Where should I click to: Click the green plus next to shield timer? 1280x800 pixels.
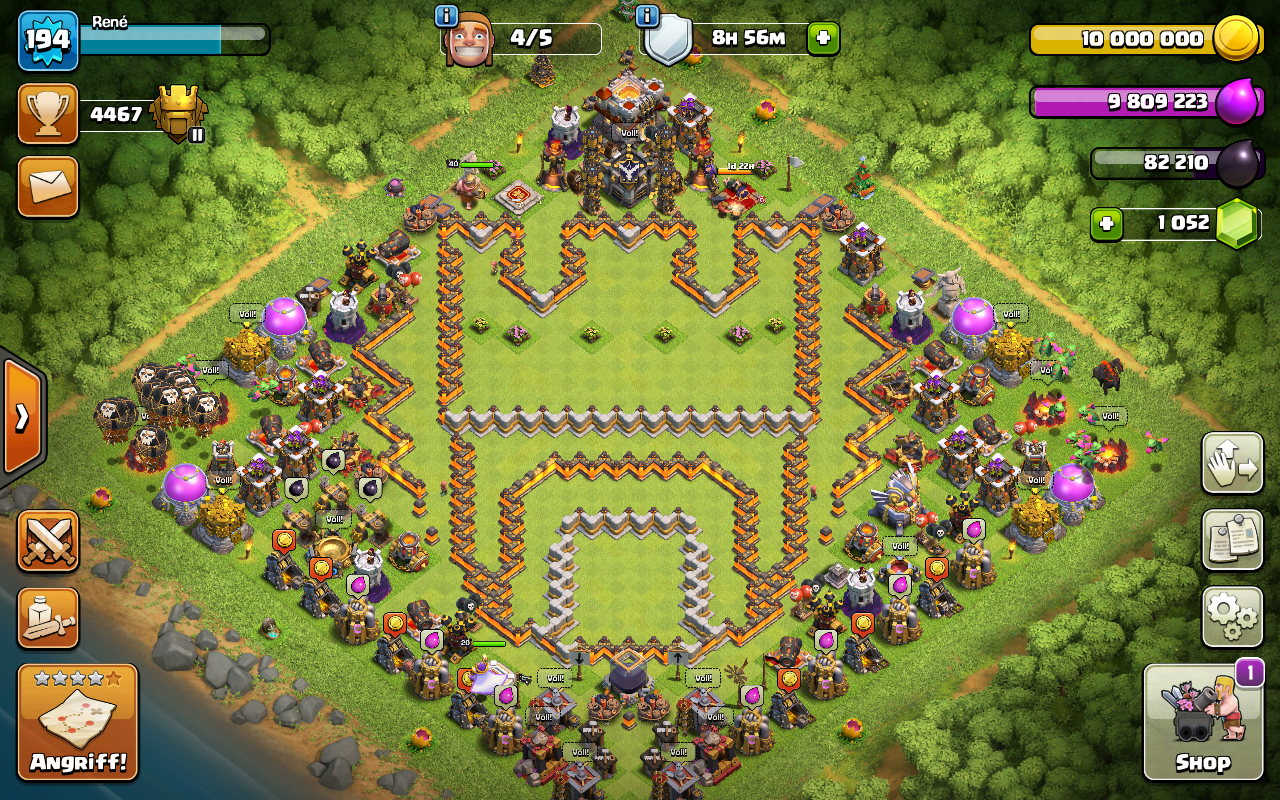point(823,39)
